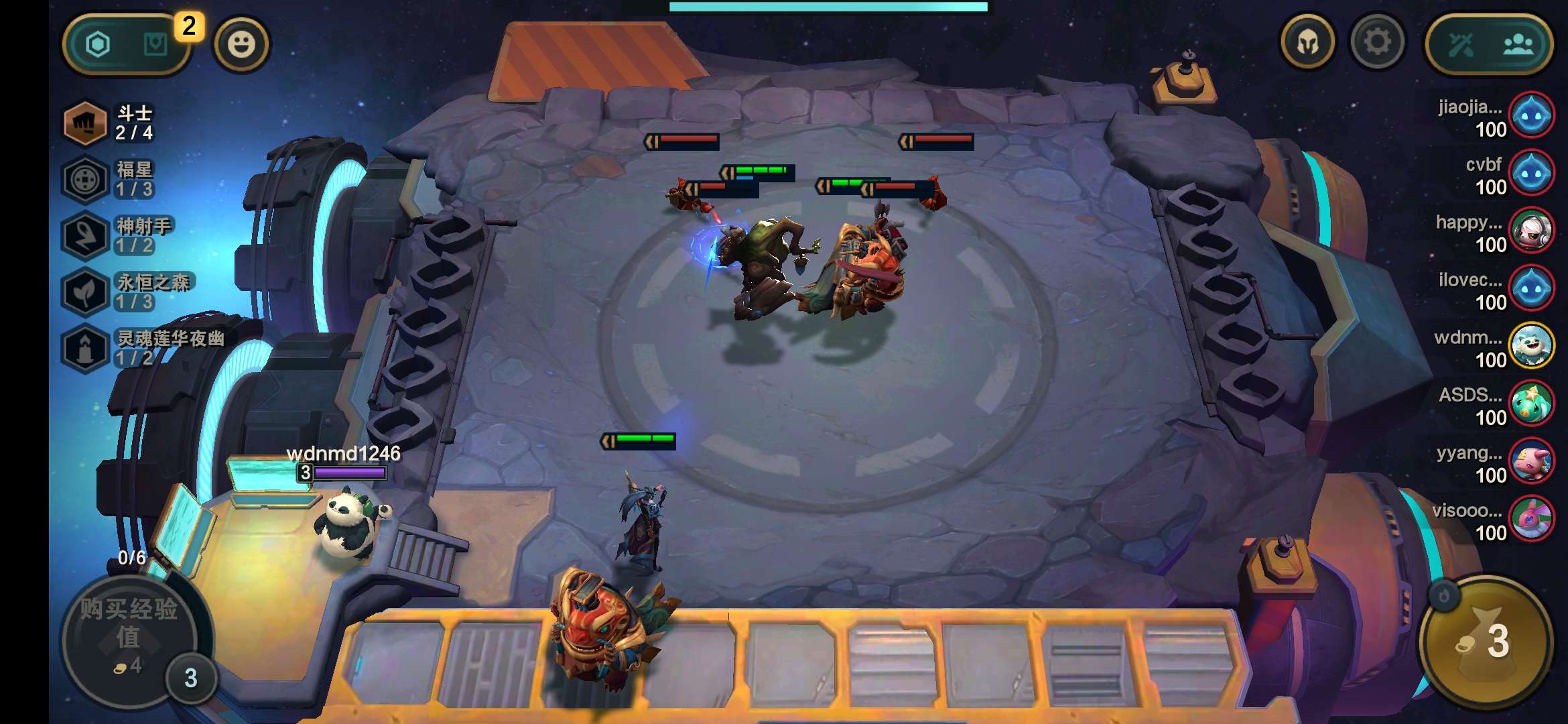
Task: Open the crossed swords battle panel
Action: point(1463,43)
